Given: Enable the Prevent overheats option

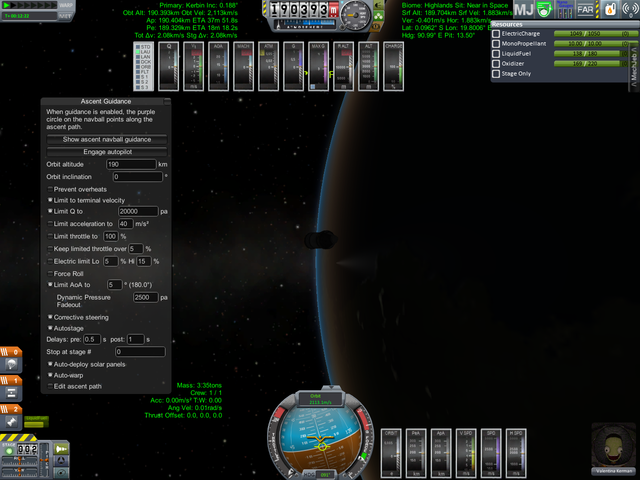Looking at the screenshot, I should coord(51,189).
